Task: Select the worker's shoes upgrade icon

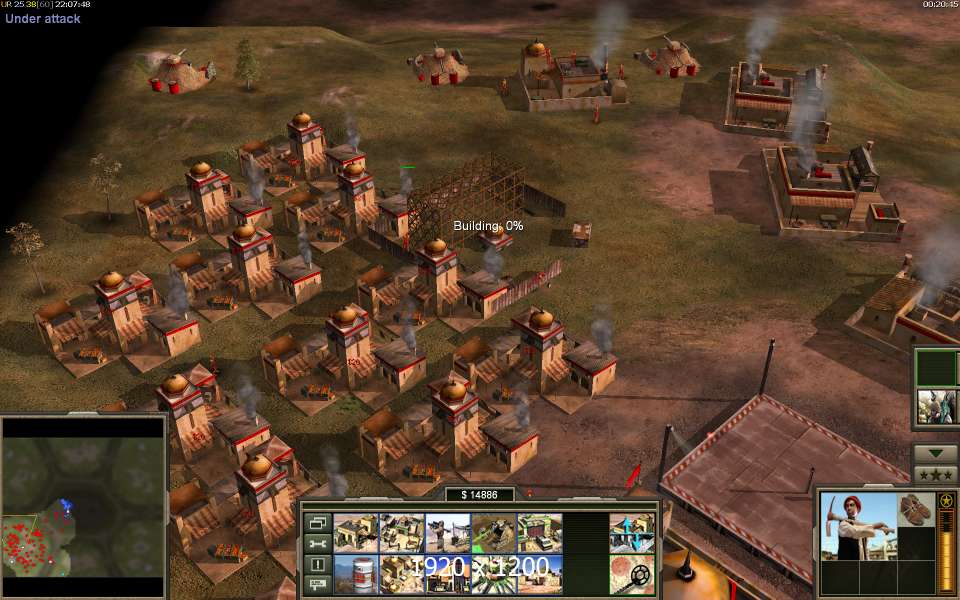Action: [x=915, y=509]
